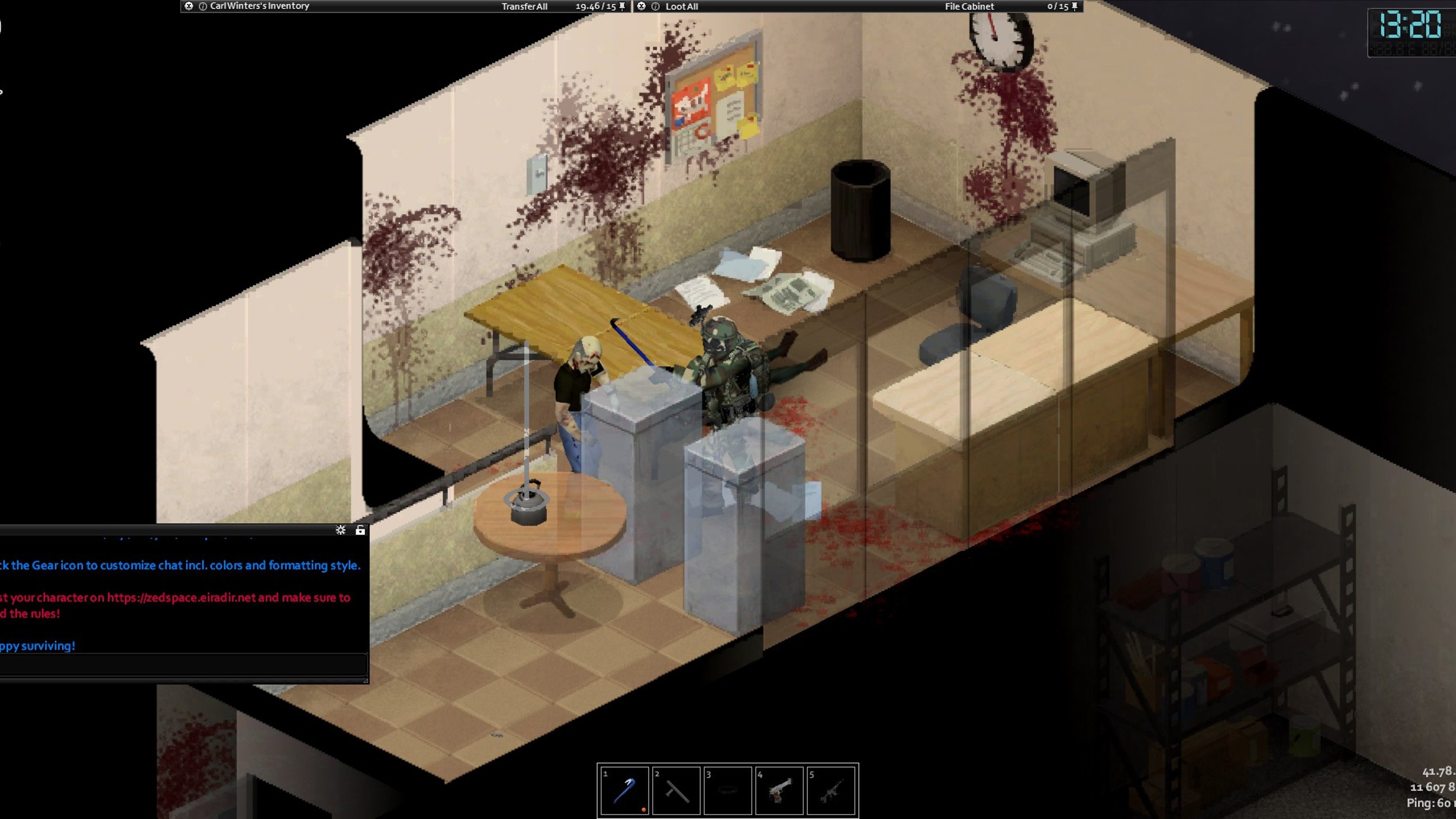Viewport: 1456px width, 819px height.
Task: Open the zedspace.eiradir.net link in chat
Action: (x=181, y=598)
